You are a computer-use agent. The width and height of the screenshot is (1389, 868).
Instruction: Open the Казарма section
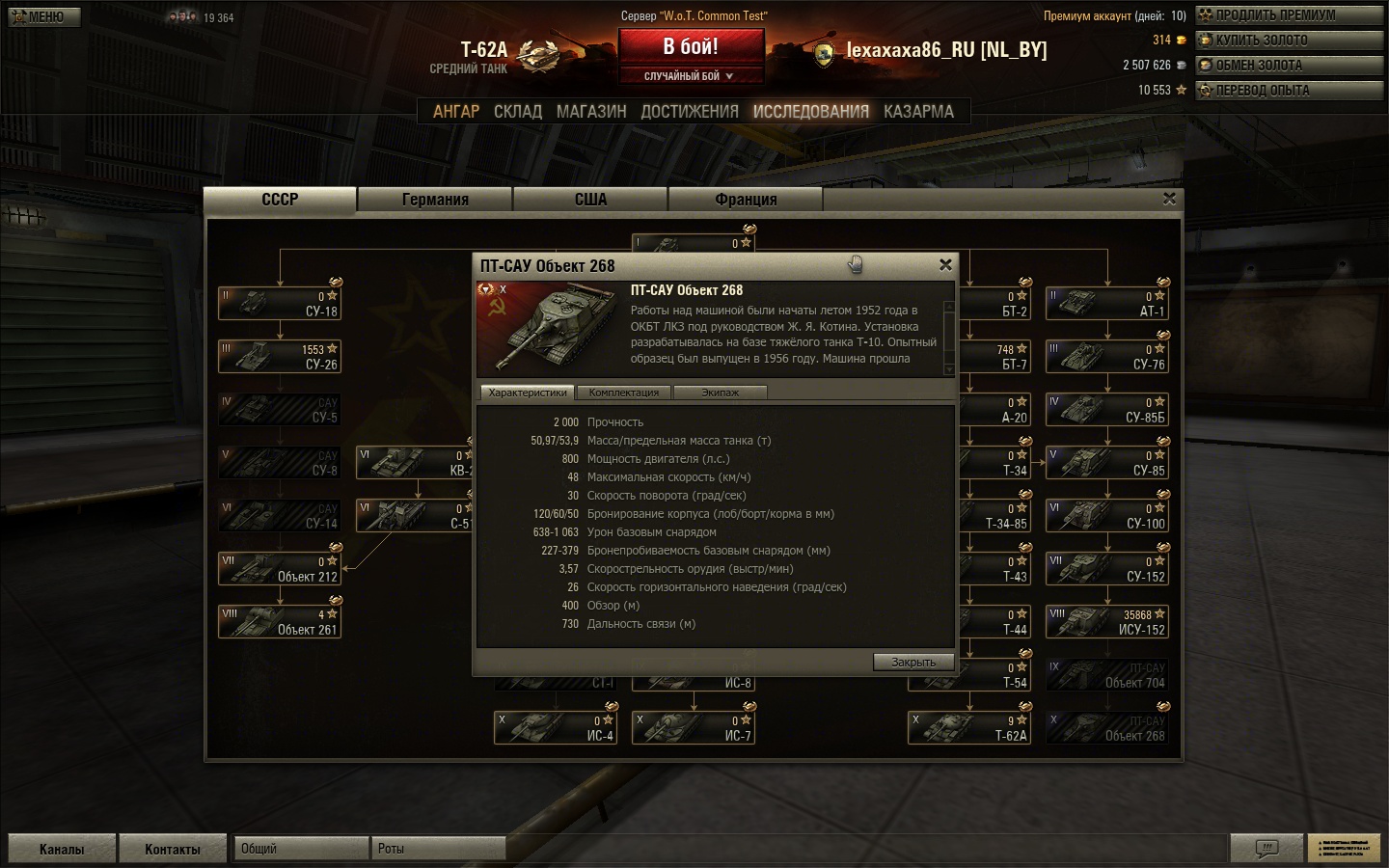click(x=918, y=112)
